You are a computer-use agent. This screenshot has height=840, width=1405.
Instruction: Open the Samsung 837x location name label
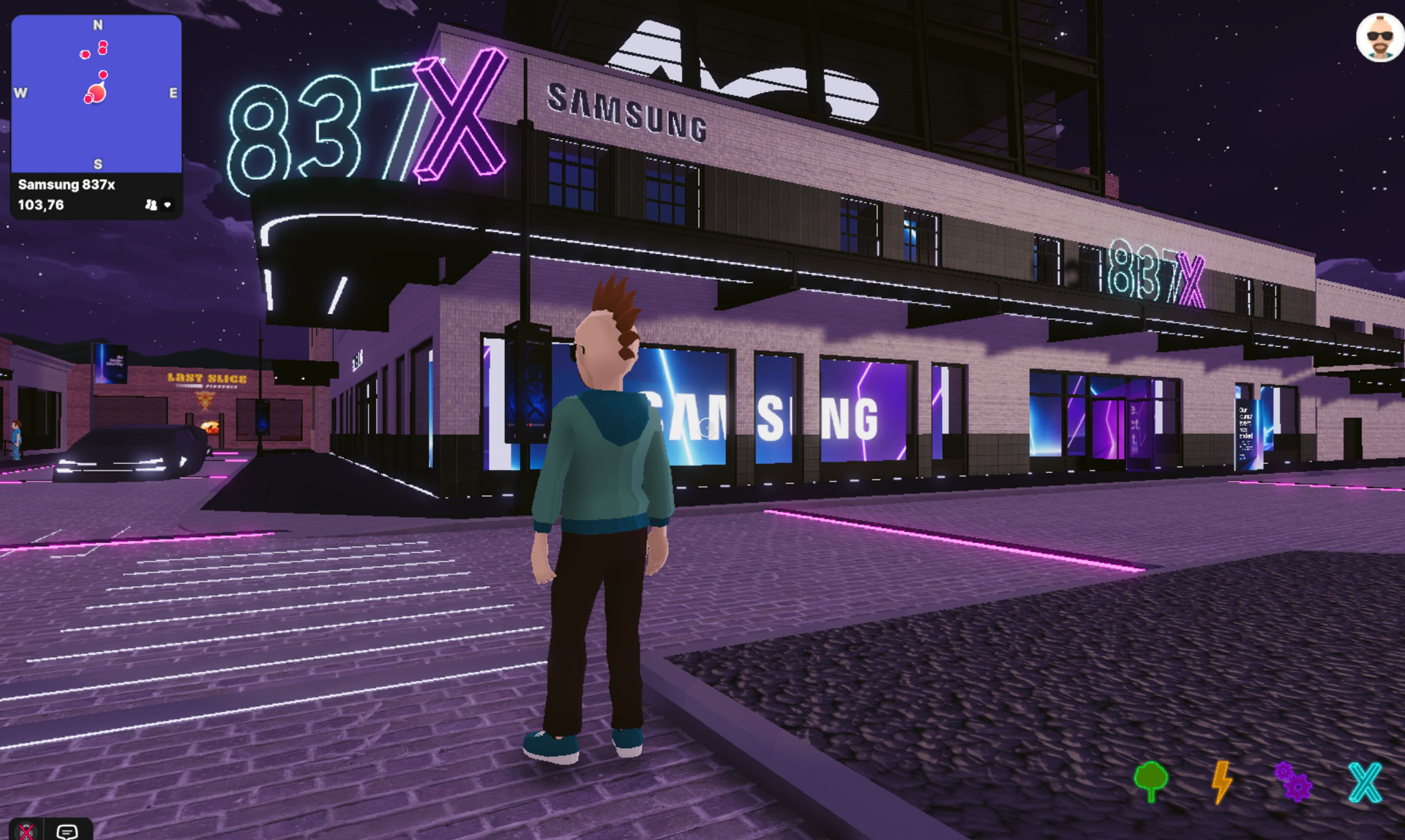66,185
